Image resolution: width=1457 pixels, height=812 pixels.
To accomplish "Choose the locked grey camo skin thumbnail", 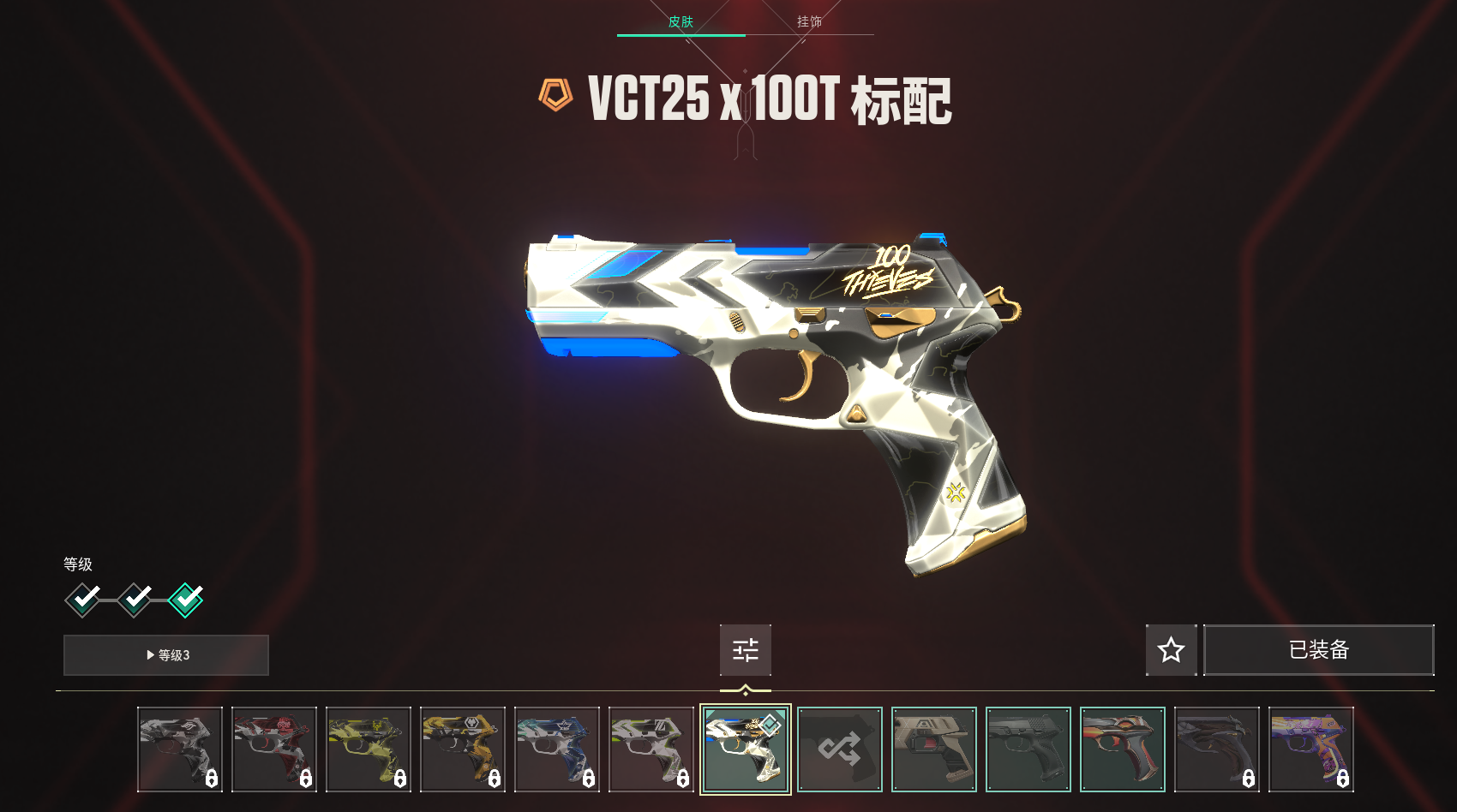I will point(180,749).
